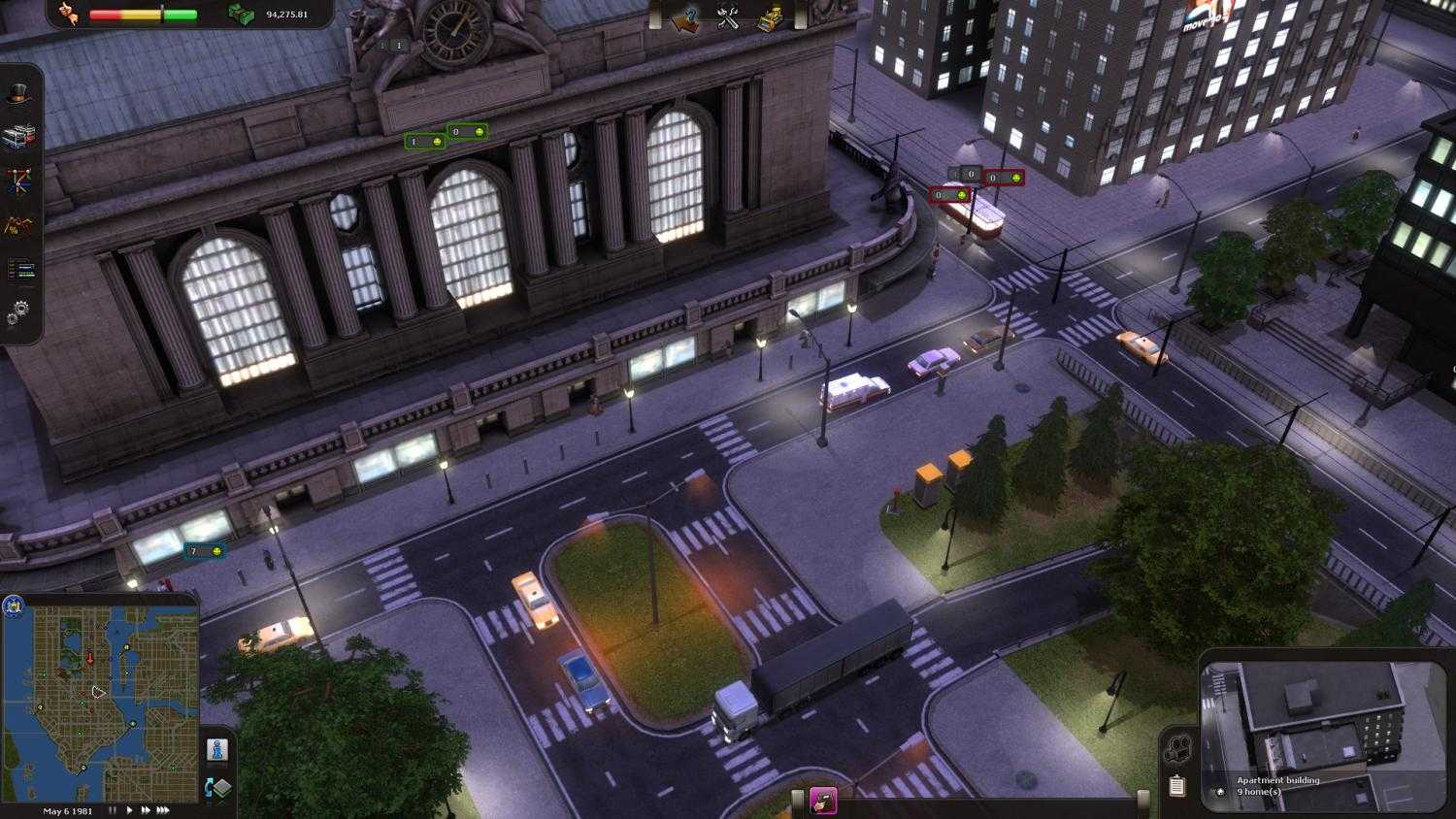Toggle the map layer diamond icon
The image size is (1456, 819).
(223, 788)
